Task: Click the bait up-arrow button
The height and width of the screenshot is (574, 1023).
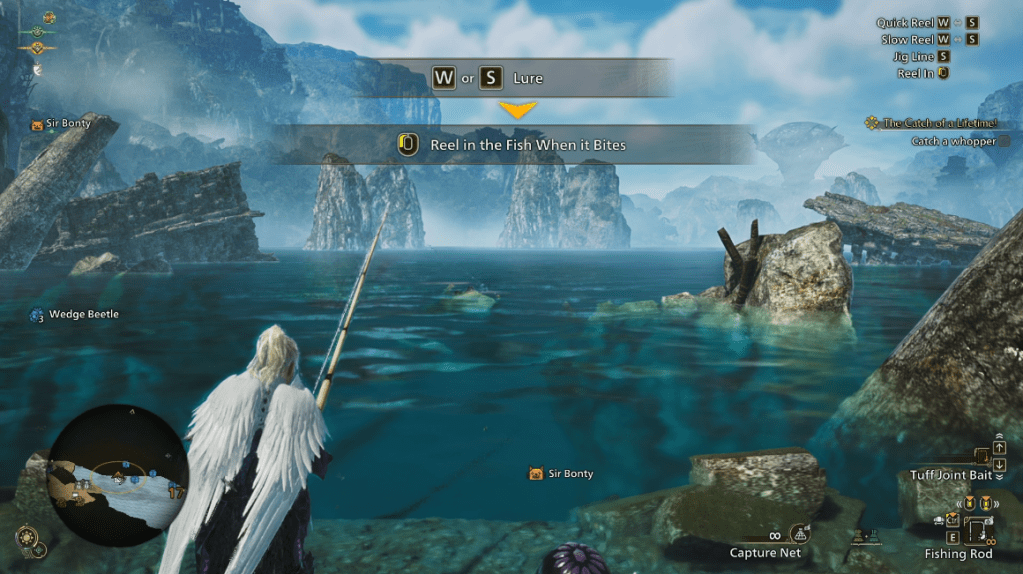Action: [x=999, y=447]
